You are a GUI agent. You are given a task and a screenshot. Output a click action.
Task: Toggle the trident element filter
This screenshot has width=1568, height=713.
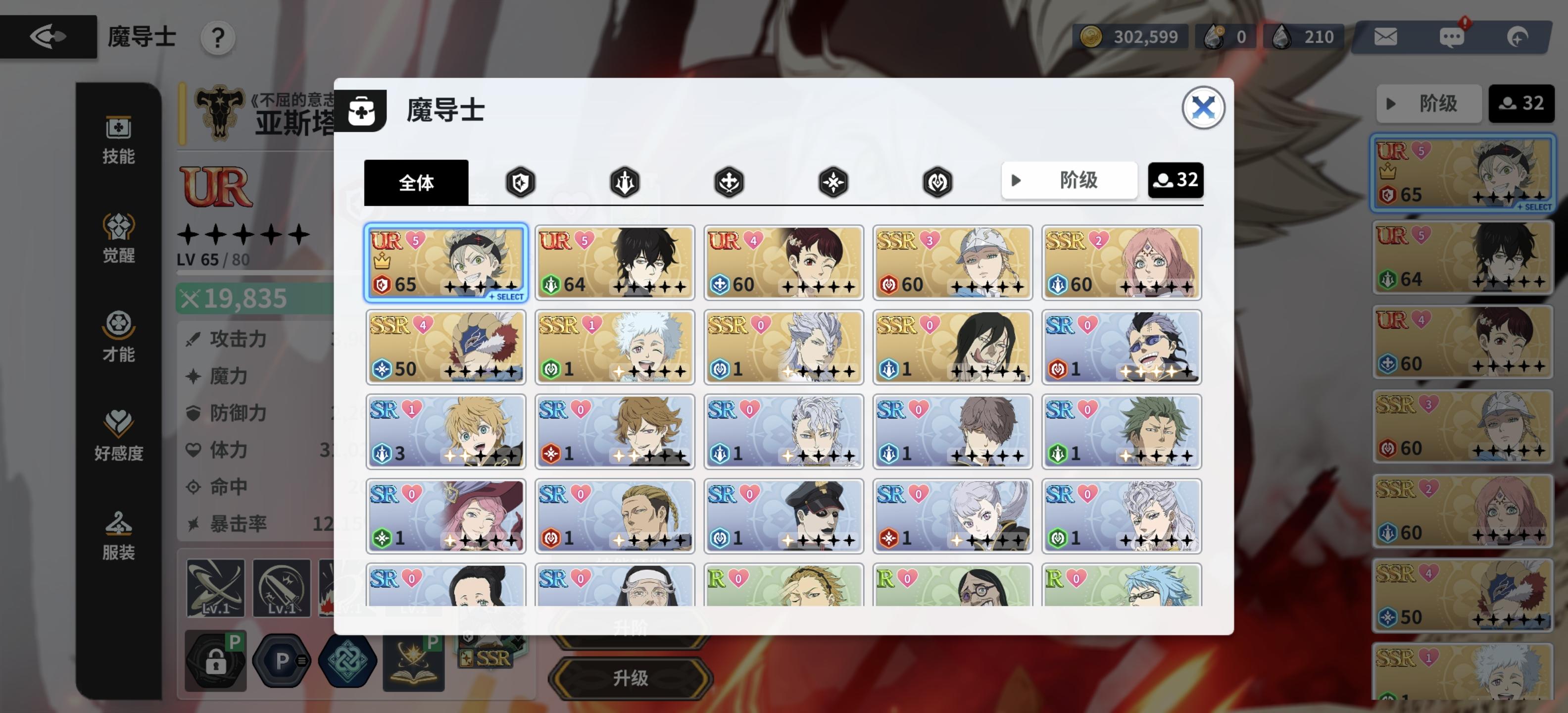pos(625,181)
